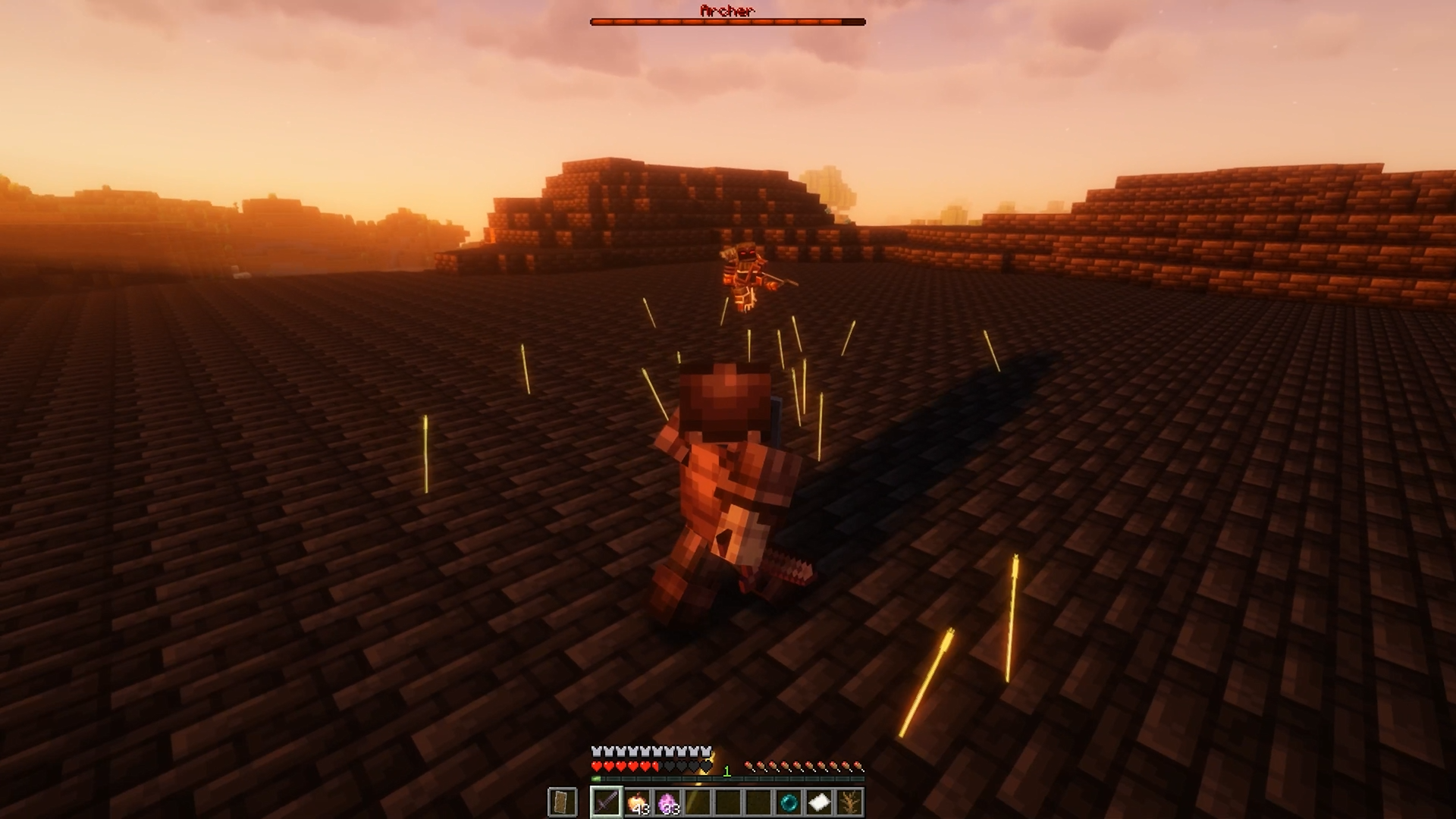Select the golden apple in the hotbar
The height and width of the screenshot is (819, 1456).
point(637,802)
